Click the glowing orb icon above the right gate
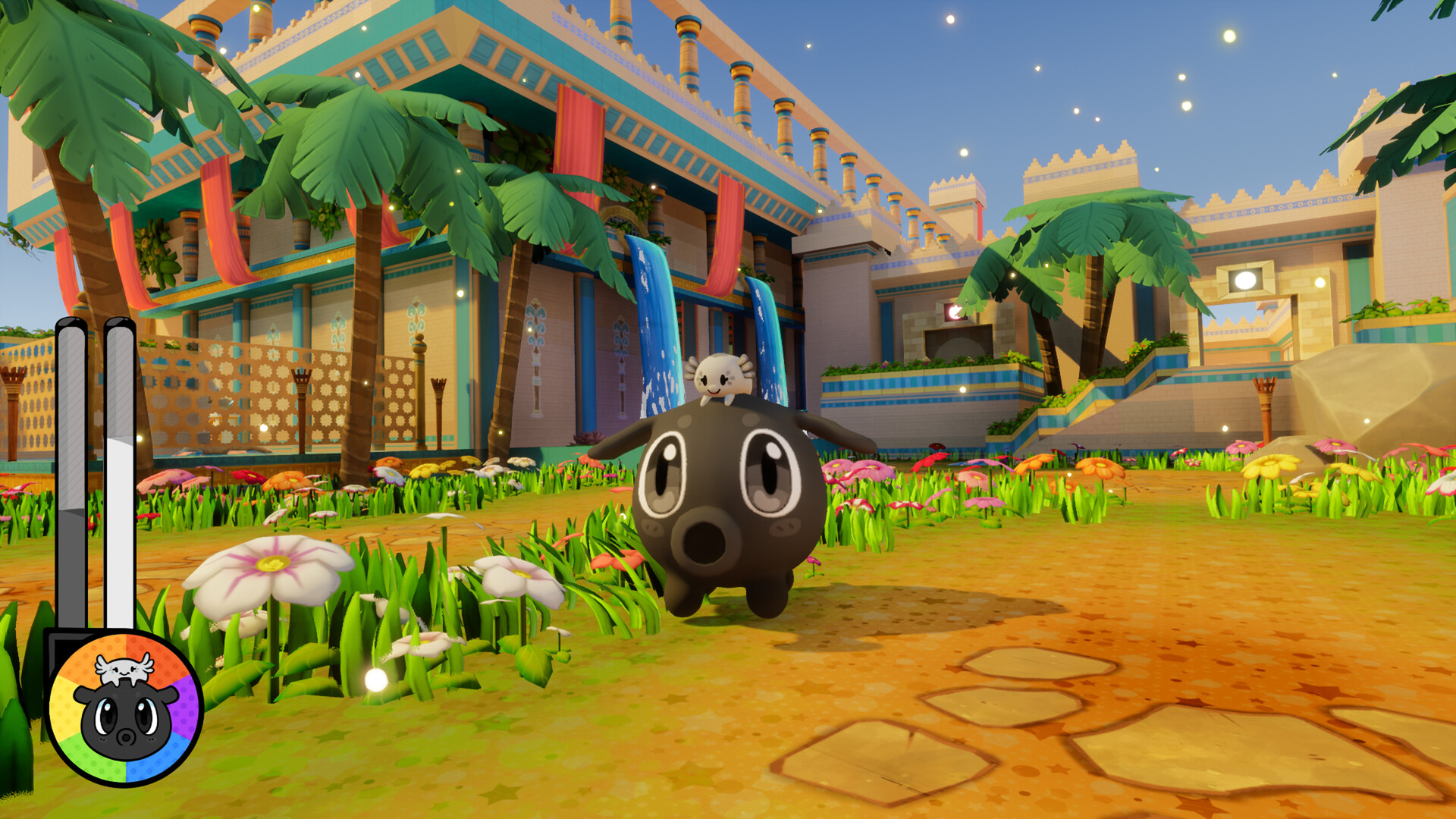Viewport: 1456px width, 819px height. pos(1246,281)
